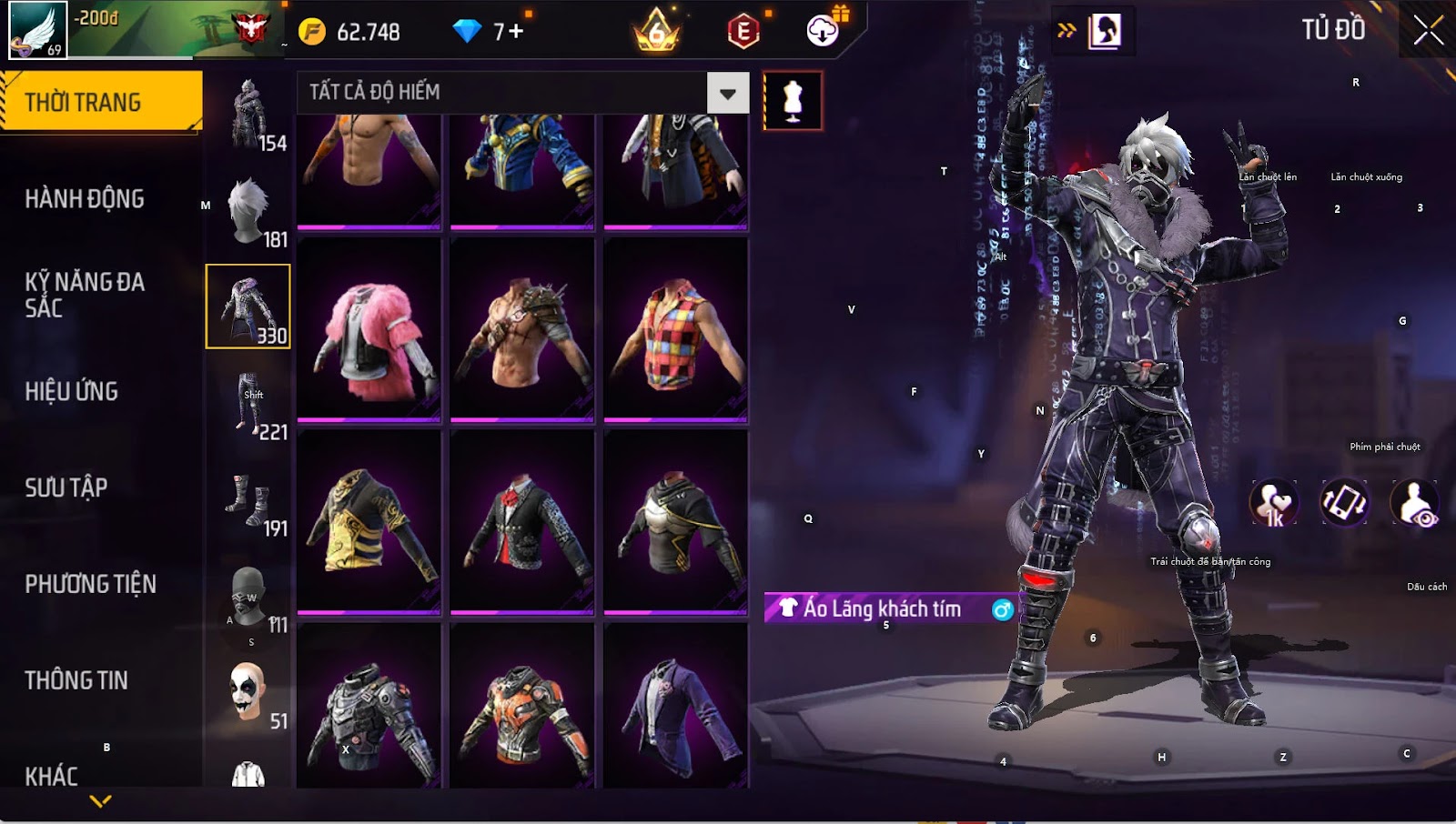Open the clown face paint category
This screenshot has height=824, width=1456.
pos(248,695)
